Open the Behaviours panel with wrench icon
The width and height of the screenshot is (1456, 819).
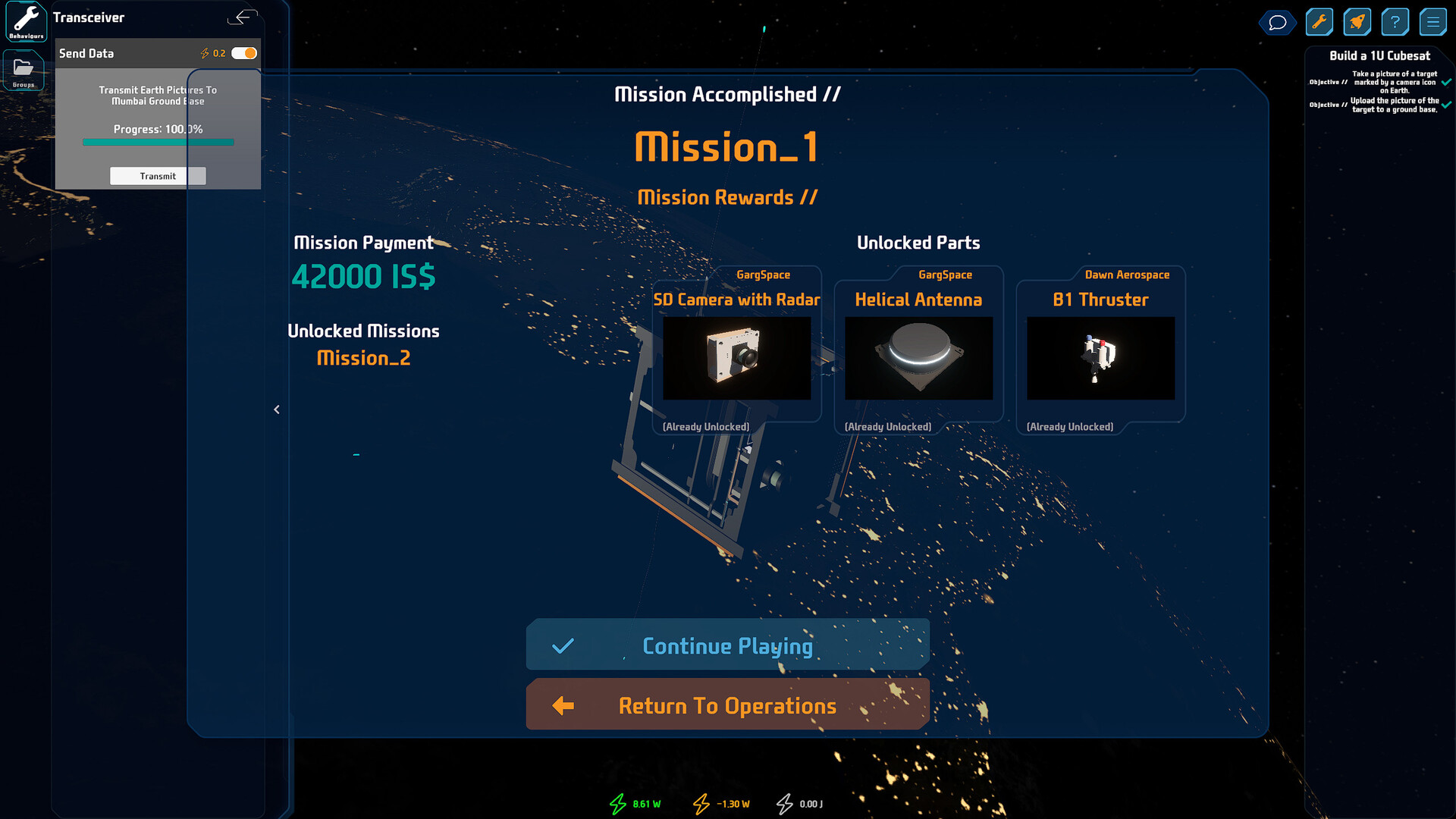pos(25,21)
